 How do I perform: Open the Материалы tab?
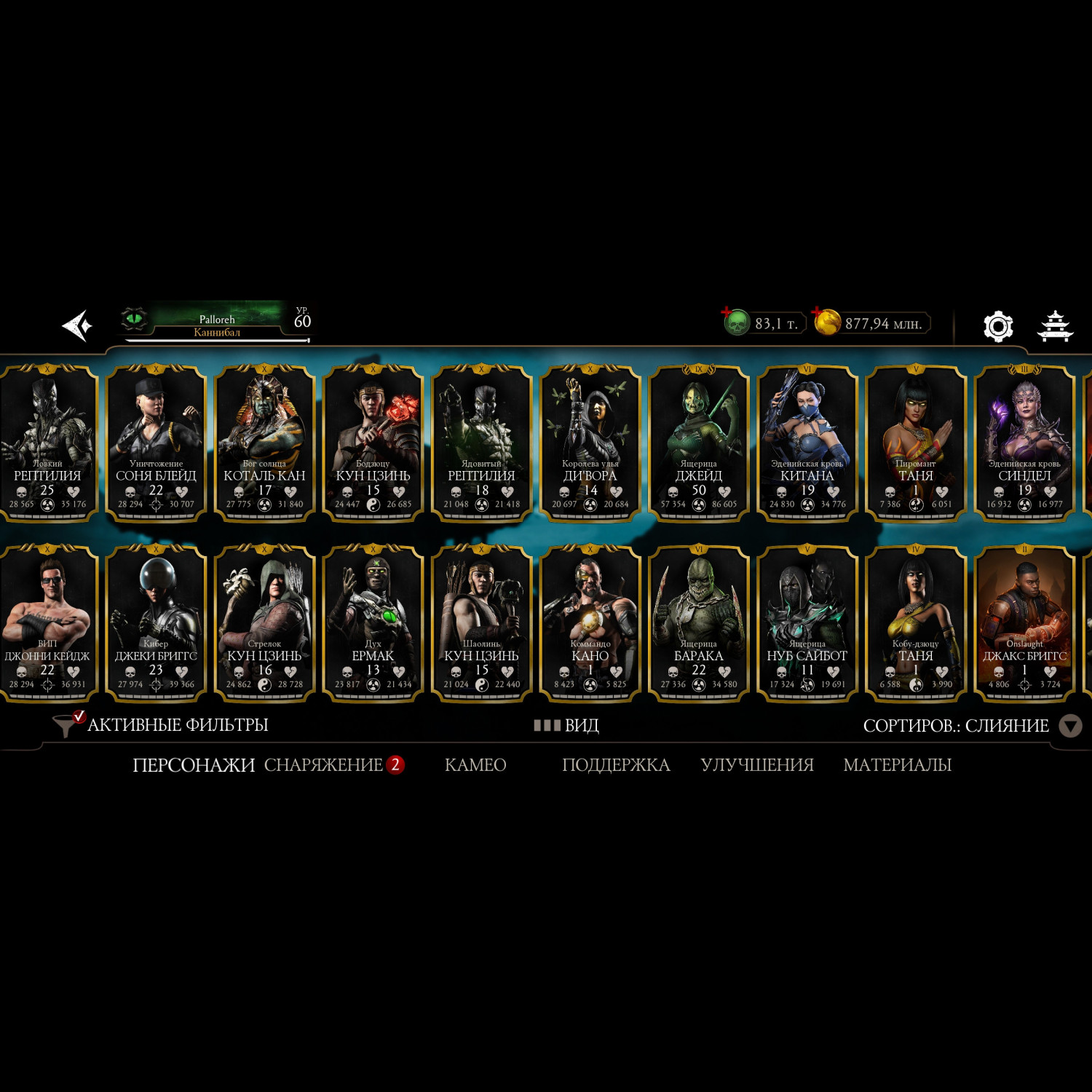(897, 764)
